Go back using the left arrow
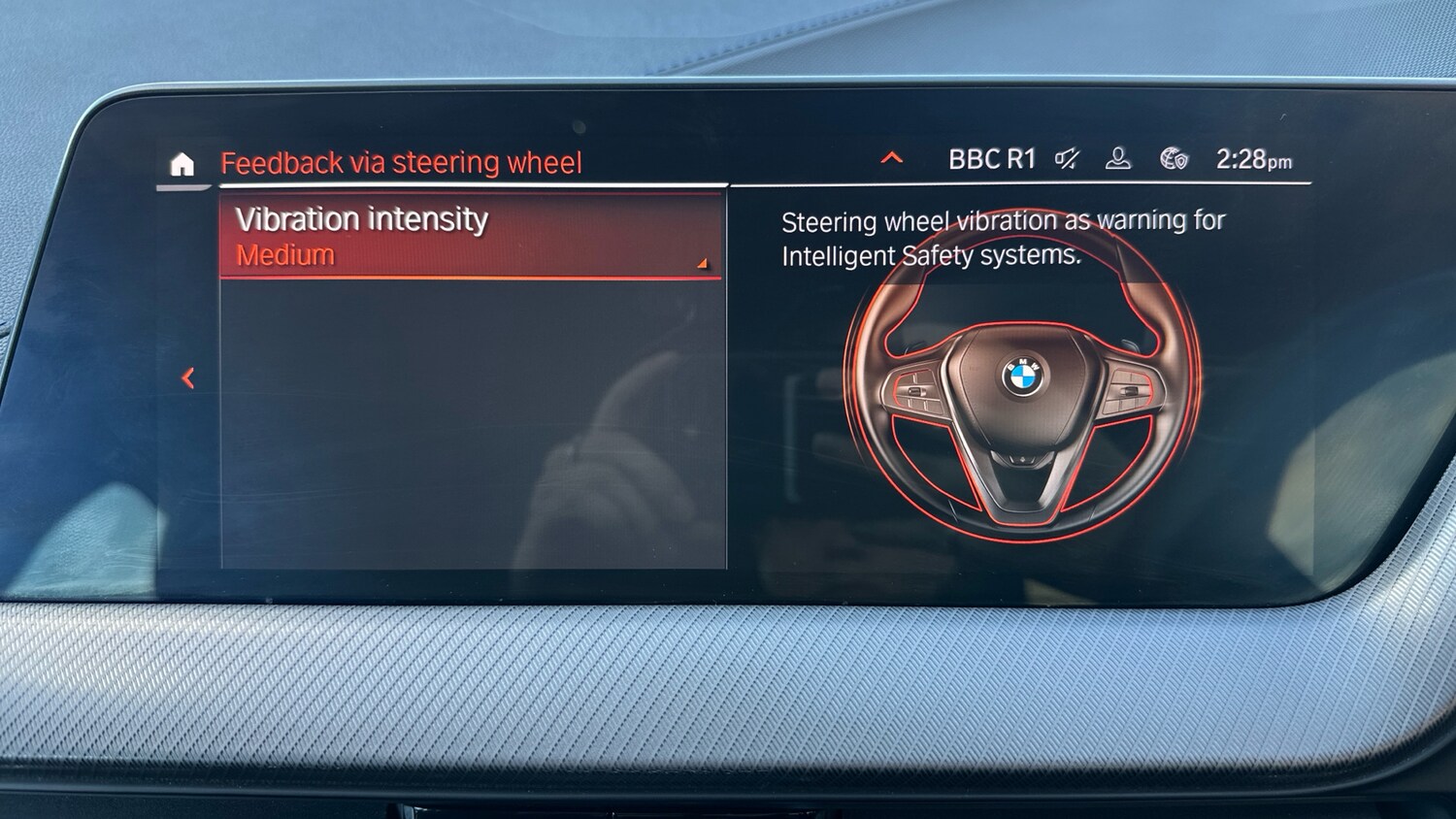The width and height of the screenshot is (1456, 819). (188, 378)
